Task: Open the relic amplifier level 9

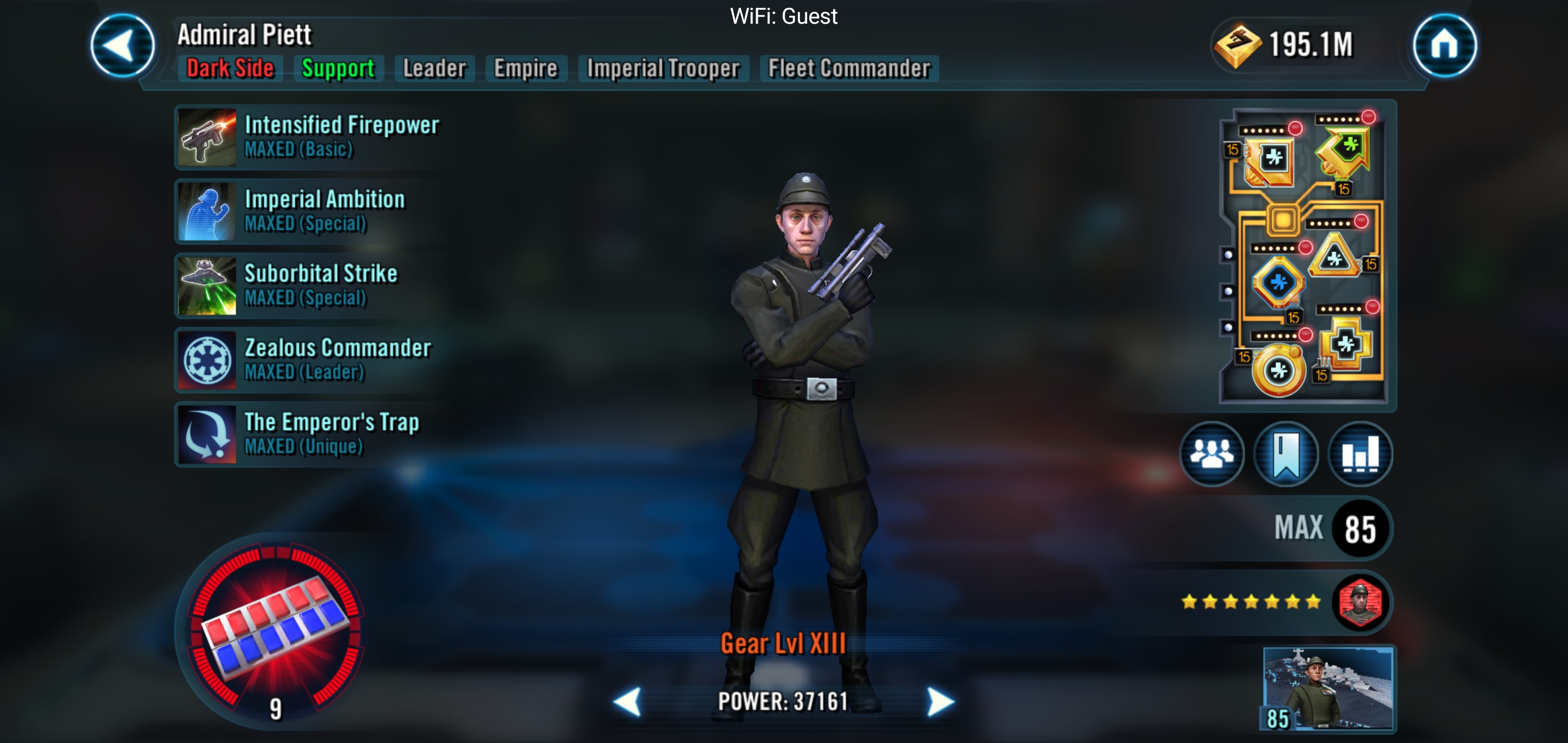Action: pyautogui.click(x=274, y=631)
